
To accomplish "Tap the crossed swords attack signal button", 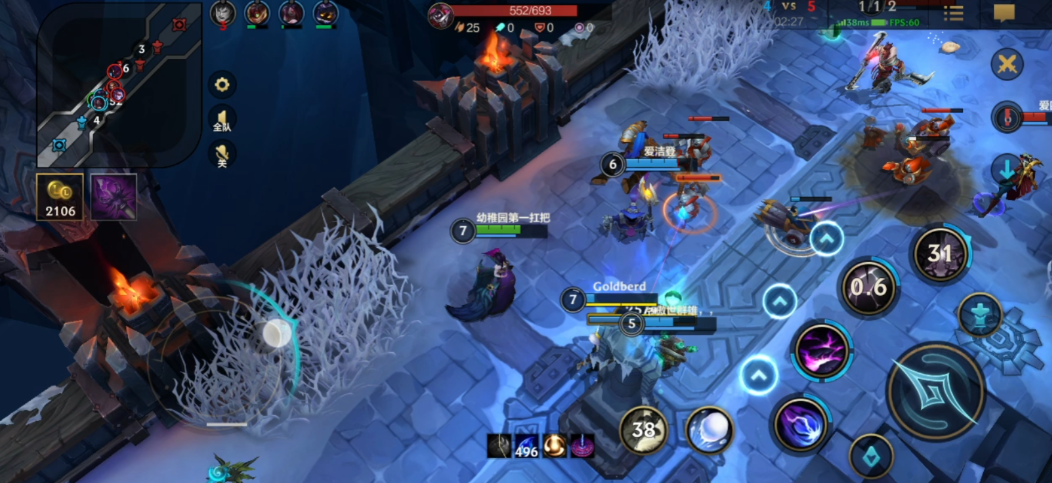I will [1007, 65].
